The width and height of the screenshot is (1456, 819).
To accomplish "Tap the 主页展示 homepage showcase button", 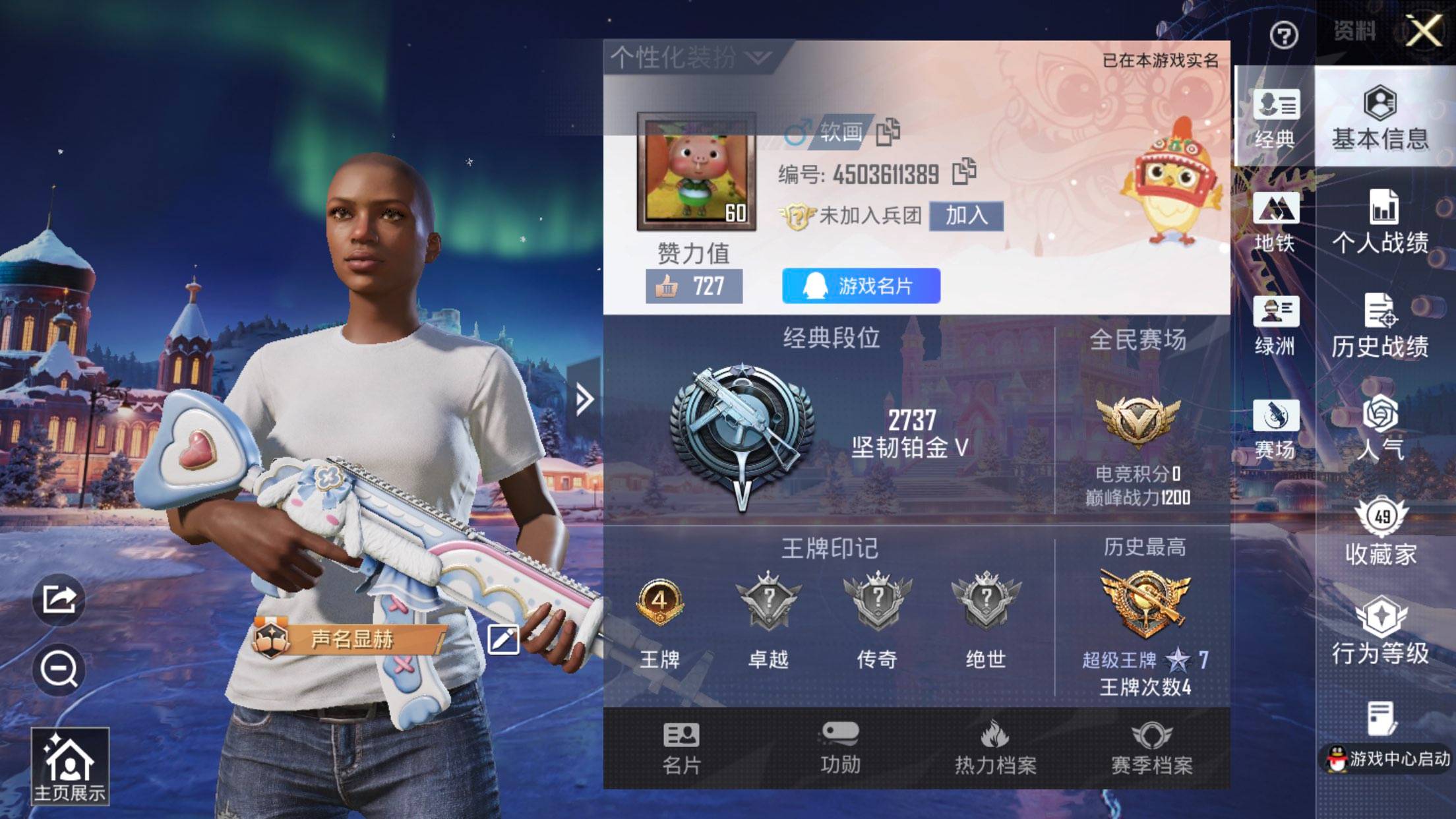I will point(69,767).
